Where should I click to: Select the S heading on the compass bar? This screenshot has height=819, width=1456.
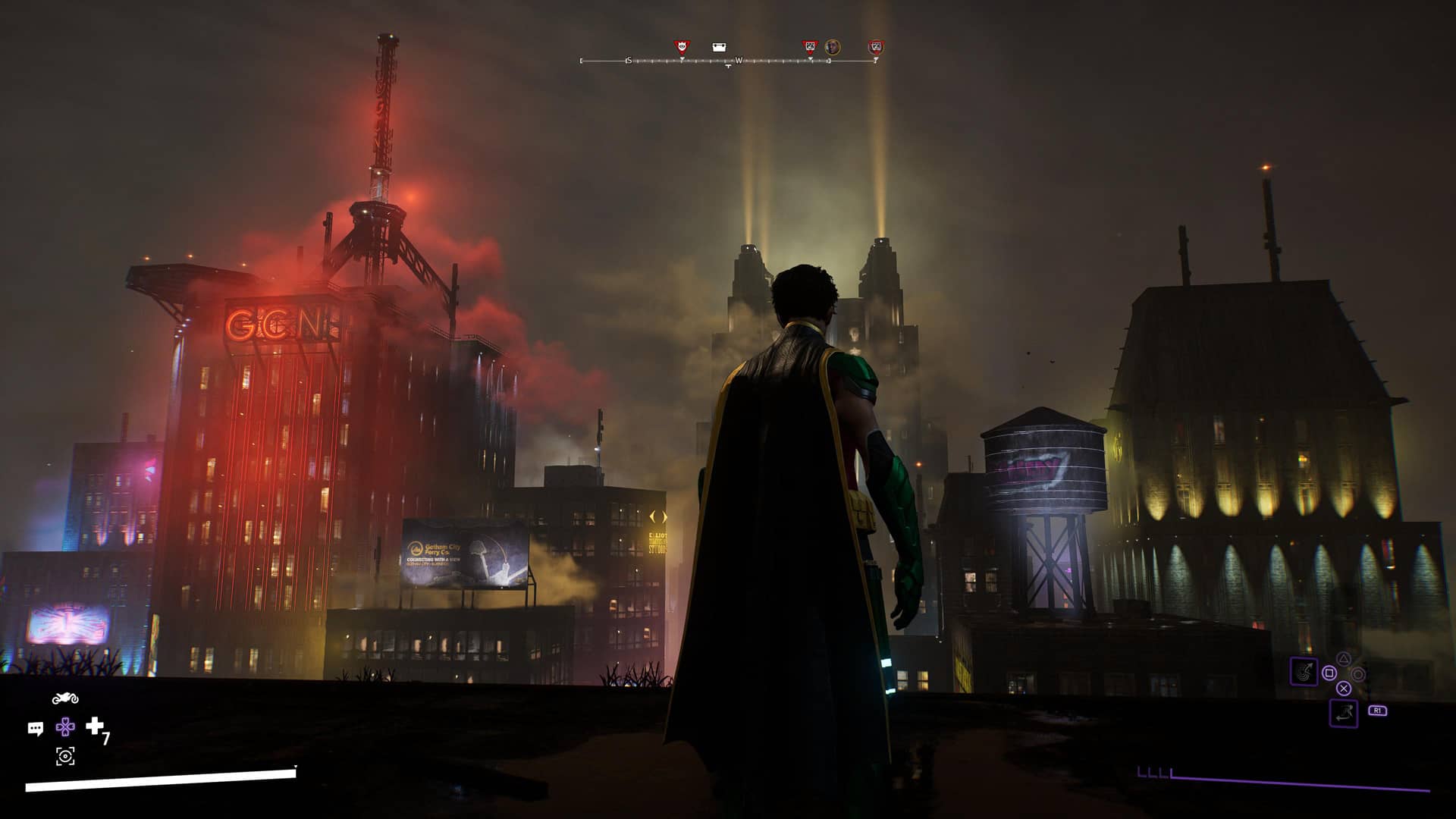pyautogui.click(x=629, y=61)
